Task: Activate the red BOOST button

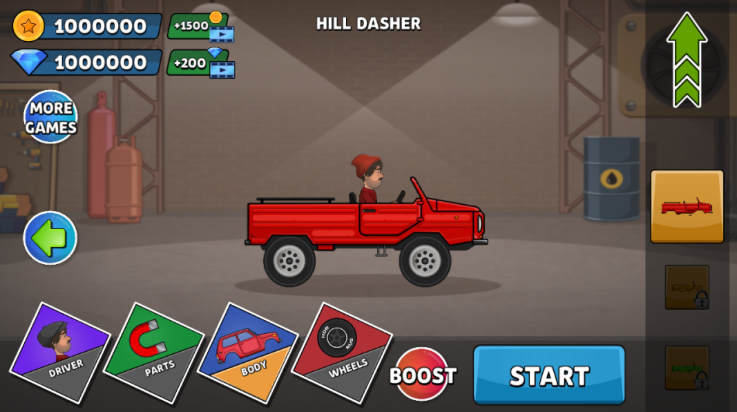Action: [x=422, y=375]
